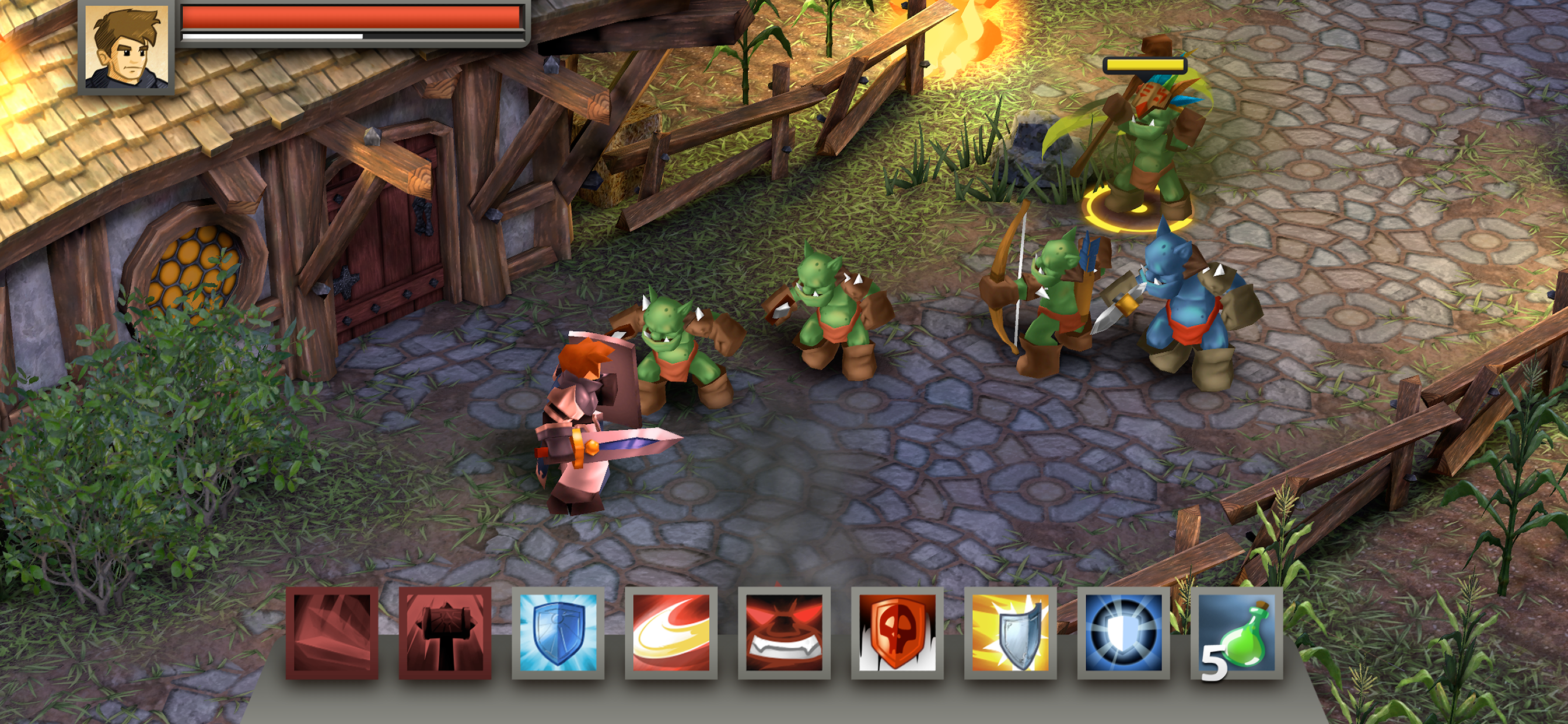Activate the golden shield bash ability
This screenshot has height=724, width=1568.
coord(1010,632)
